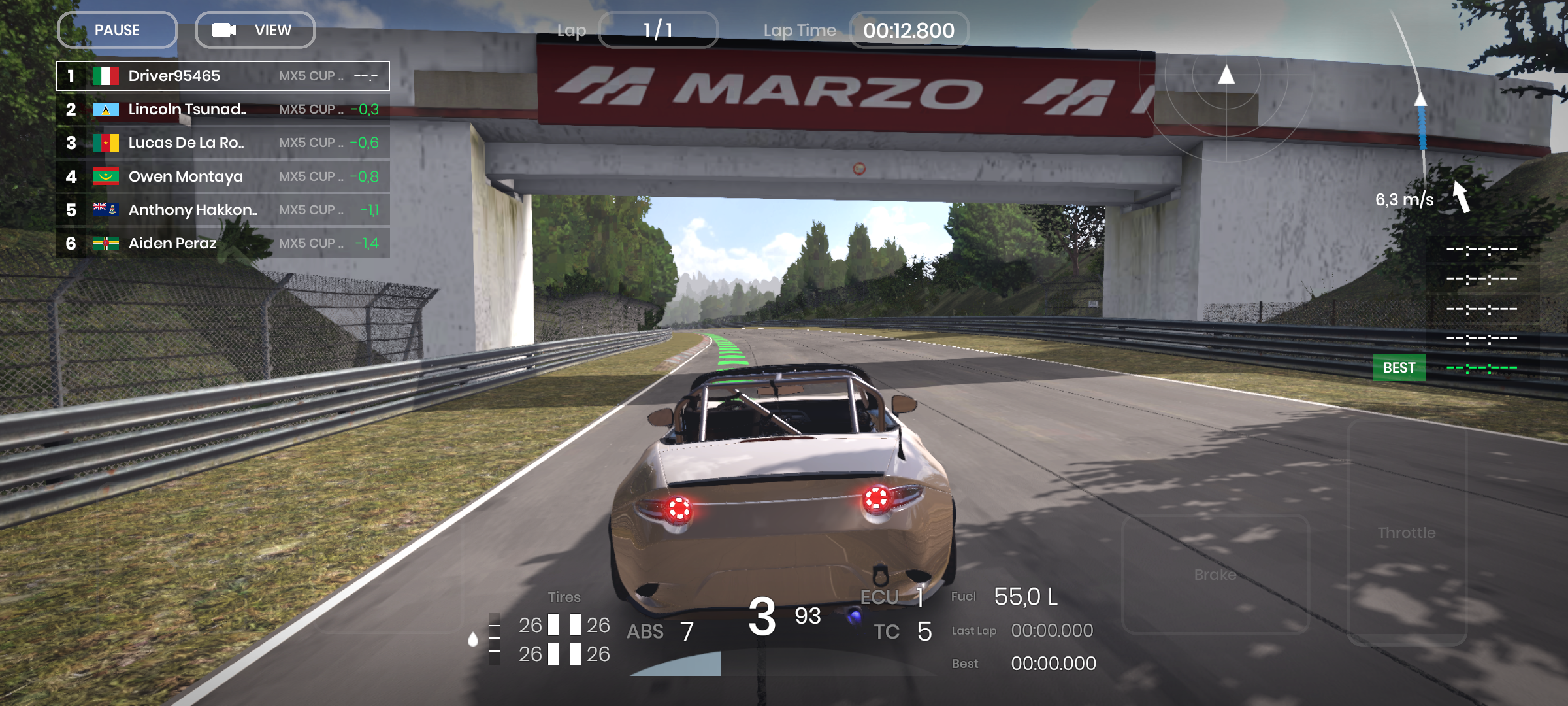Viewport: 1568px width, 706px height.
Task: Tap the Brake pedal control
Action: click(x=1215, y=574)
